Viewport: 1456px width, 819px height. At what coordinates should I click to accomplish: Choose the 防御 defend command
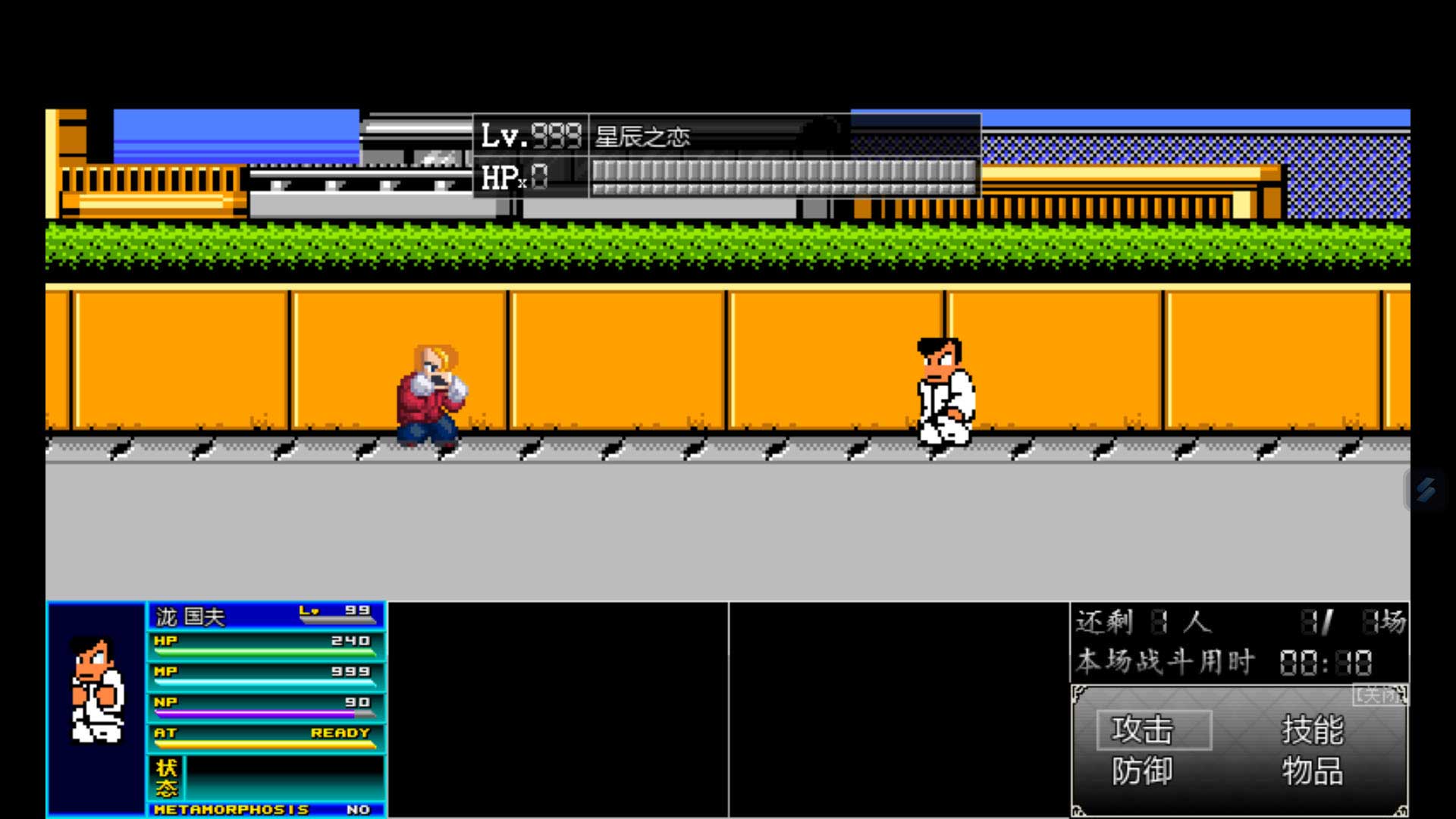[1142, 772]
